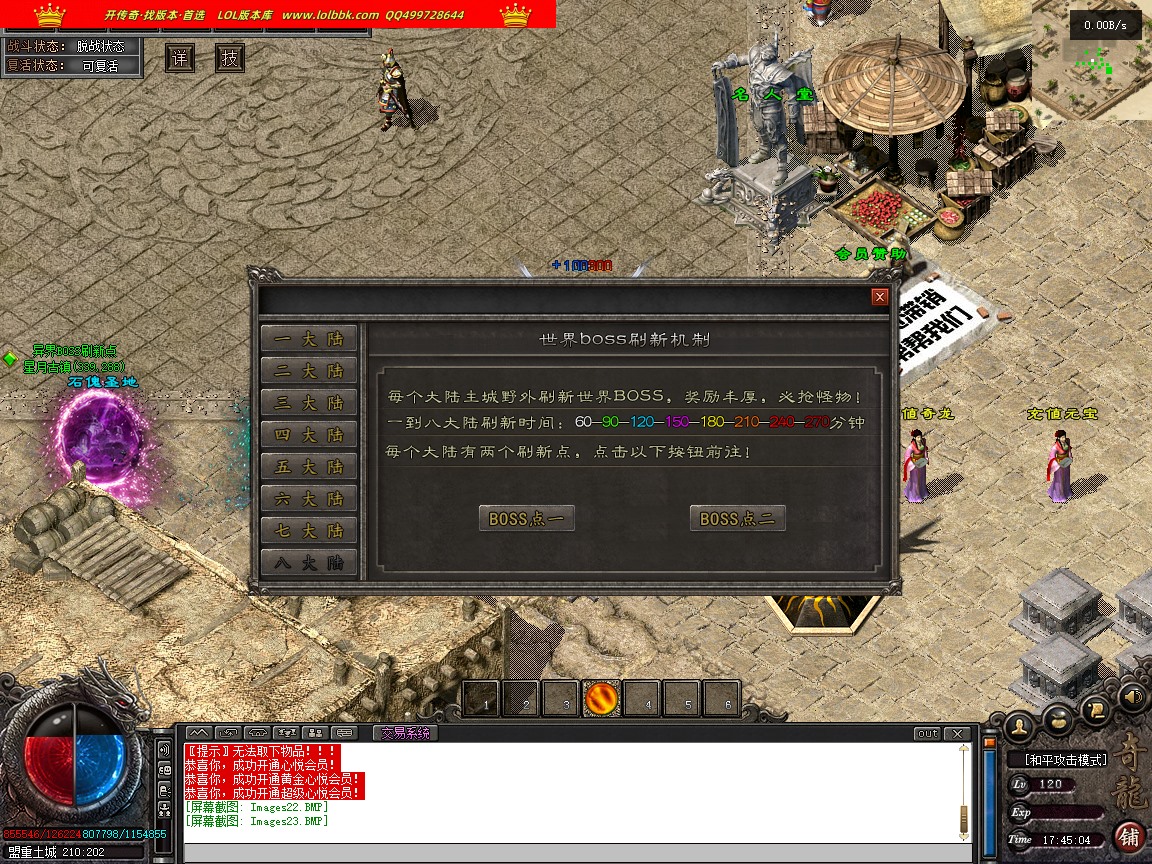Open the red 铺 shop button

pos(1129,836)
